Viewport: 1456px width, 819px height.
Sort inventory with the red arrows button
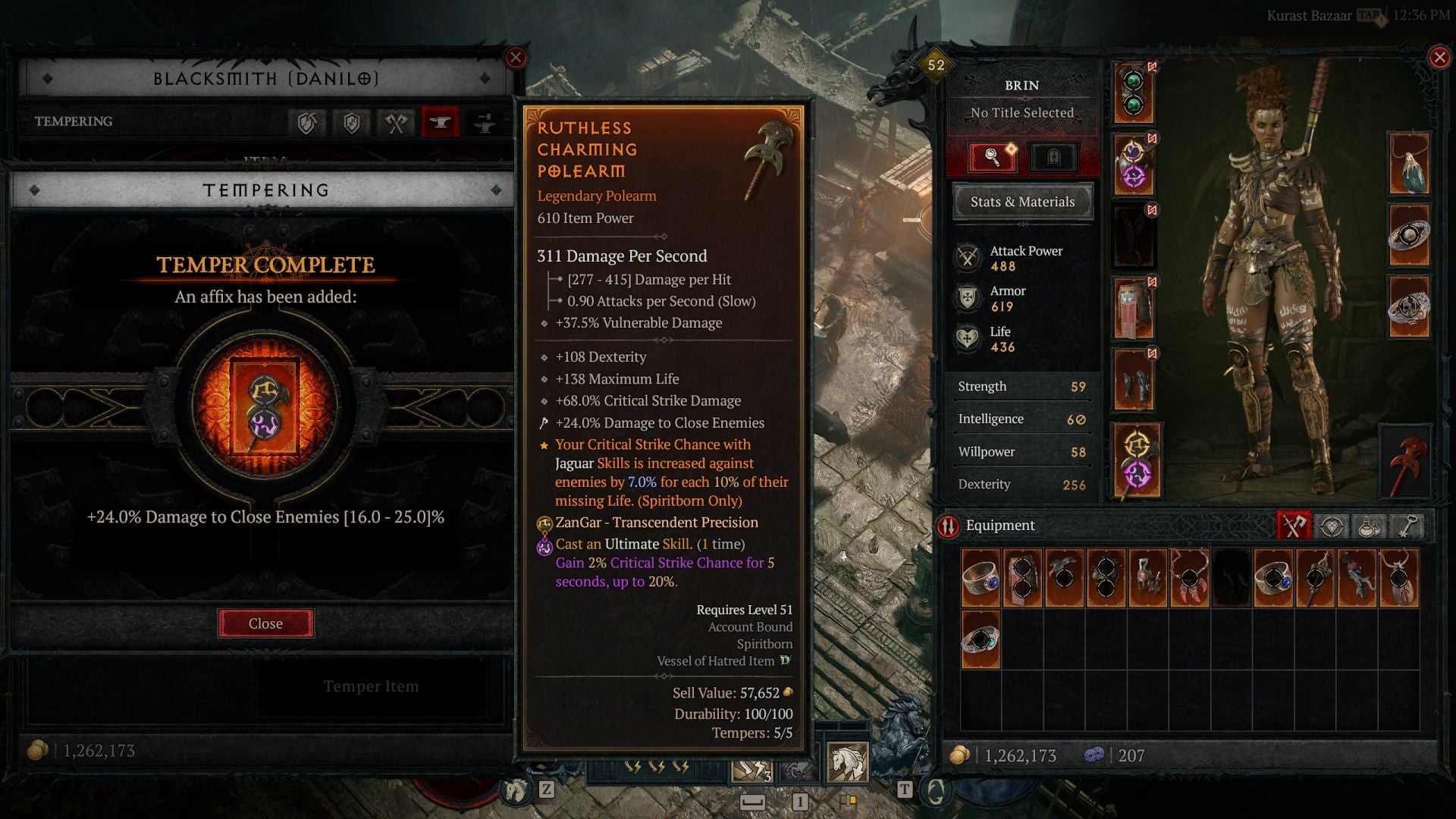click(948, 526)
